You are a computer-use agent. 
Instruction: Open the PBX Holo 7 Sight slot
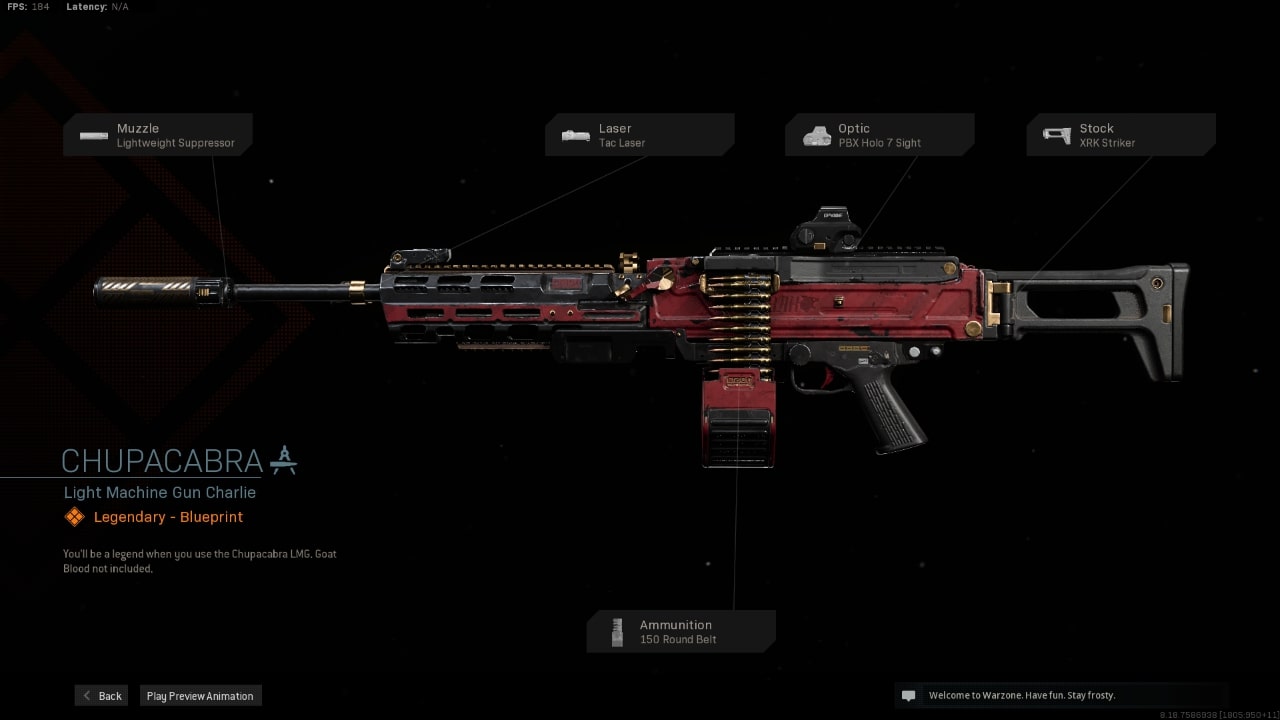(x=879, y=134)
